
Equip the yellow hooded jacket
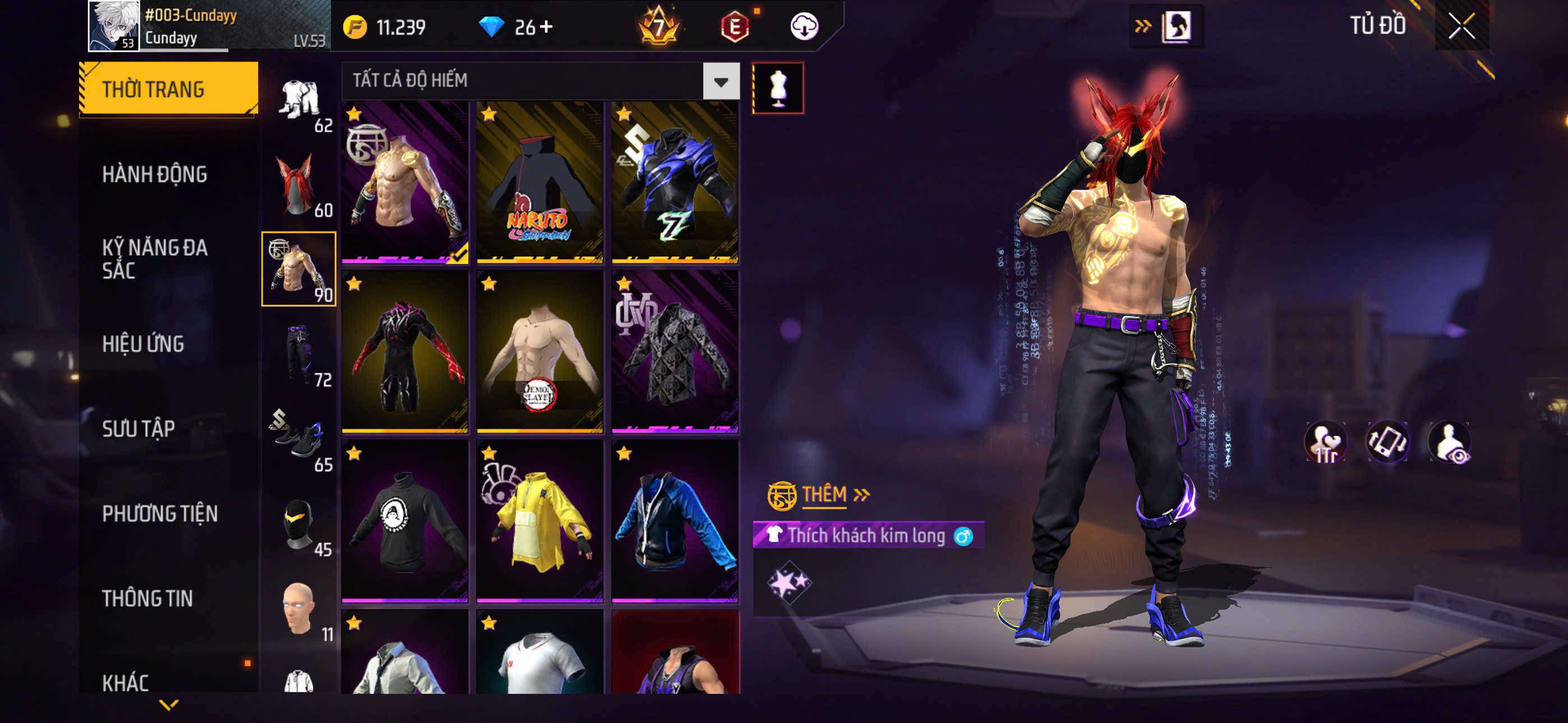click(540, 521)
